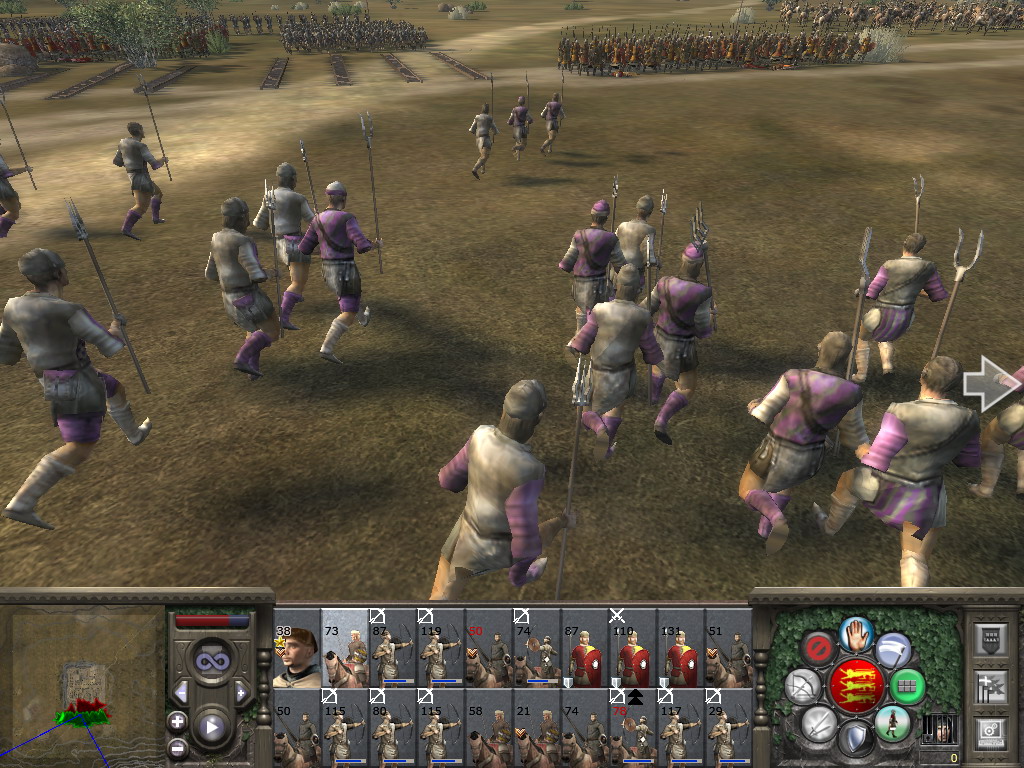Toggle the run/walk running soldier button
Viewport: 1024px width, 768px height.
point(891,722)
